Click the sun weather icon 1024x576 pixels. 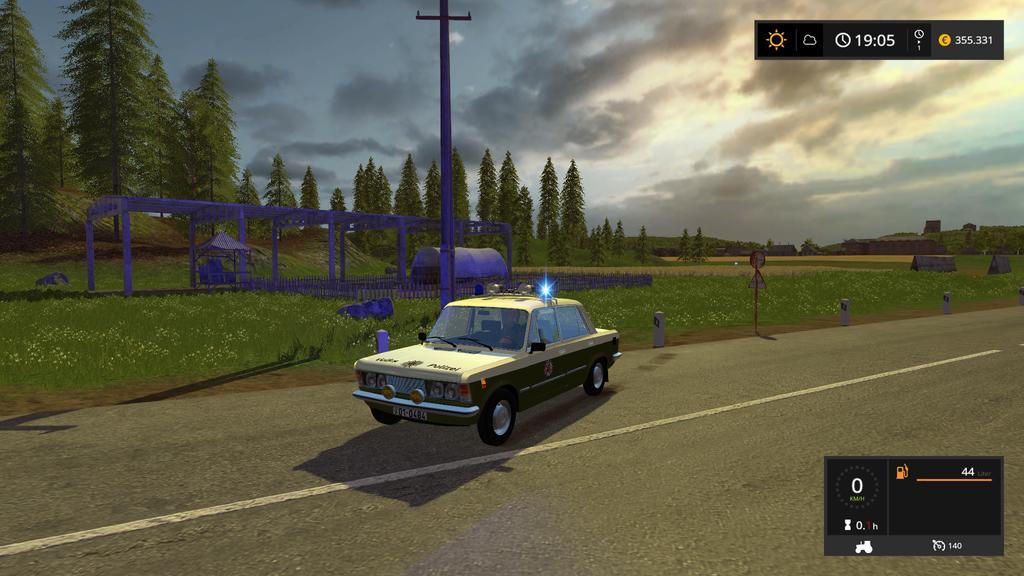pyautogui.click(x=776, y=40)
